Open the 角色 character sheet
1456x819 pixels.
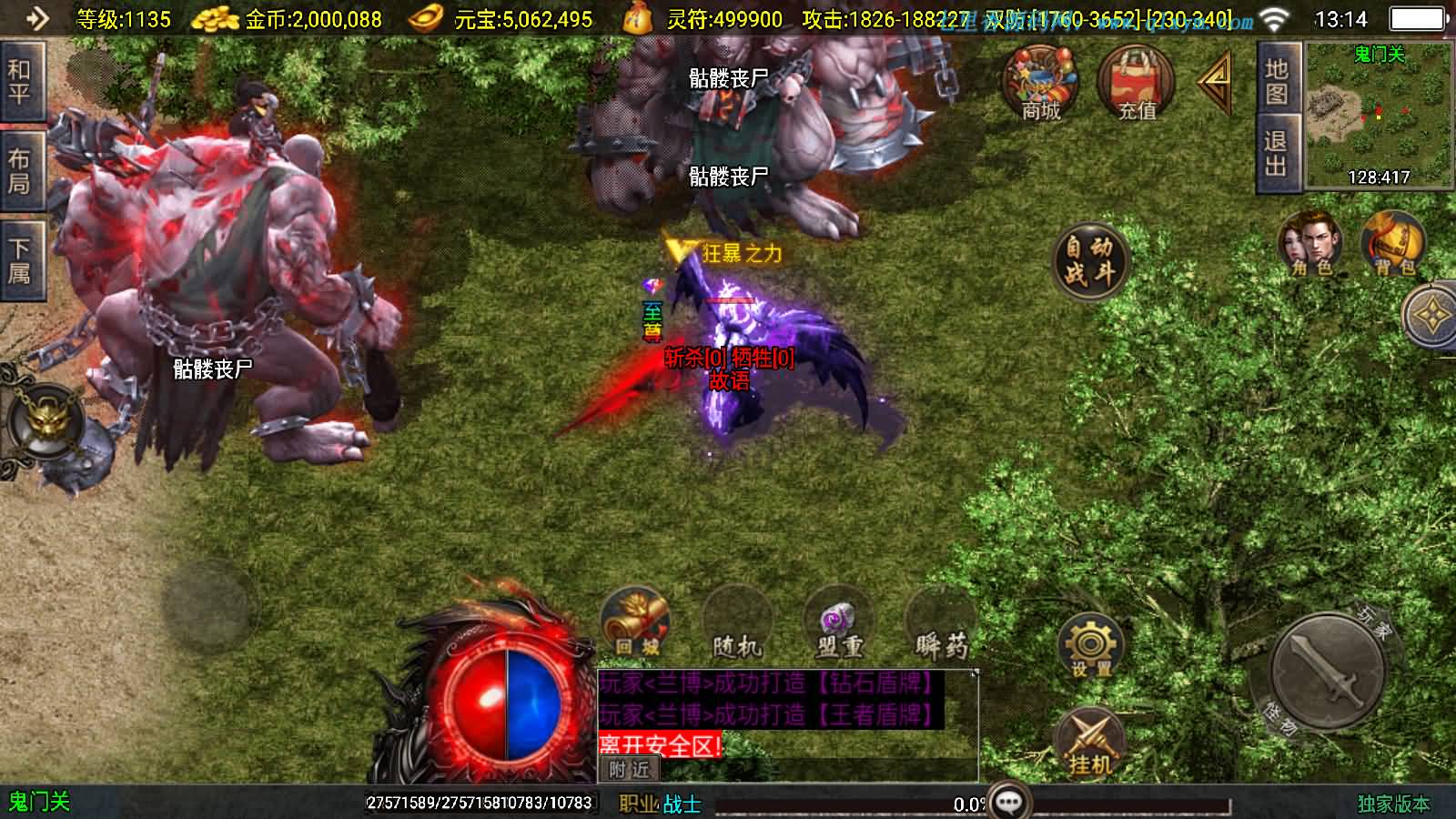tap(1311, 244)
